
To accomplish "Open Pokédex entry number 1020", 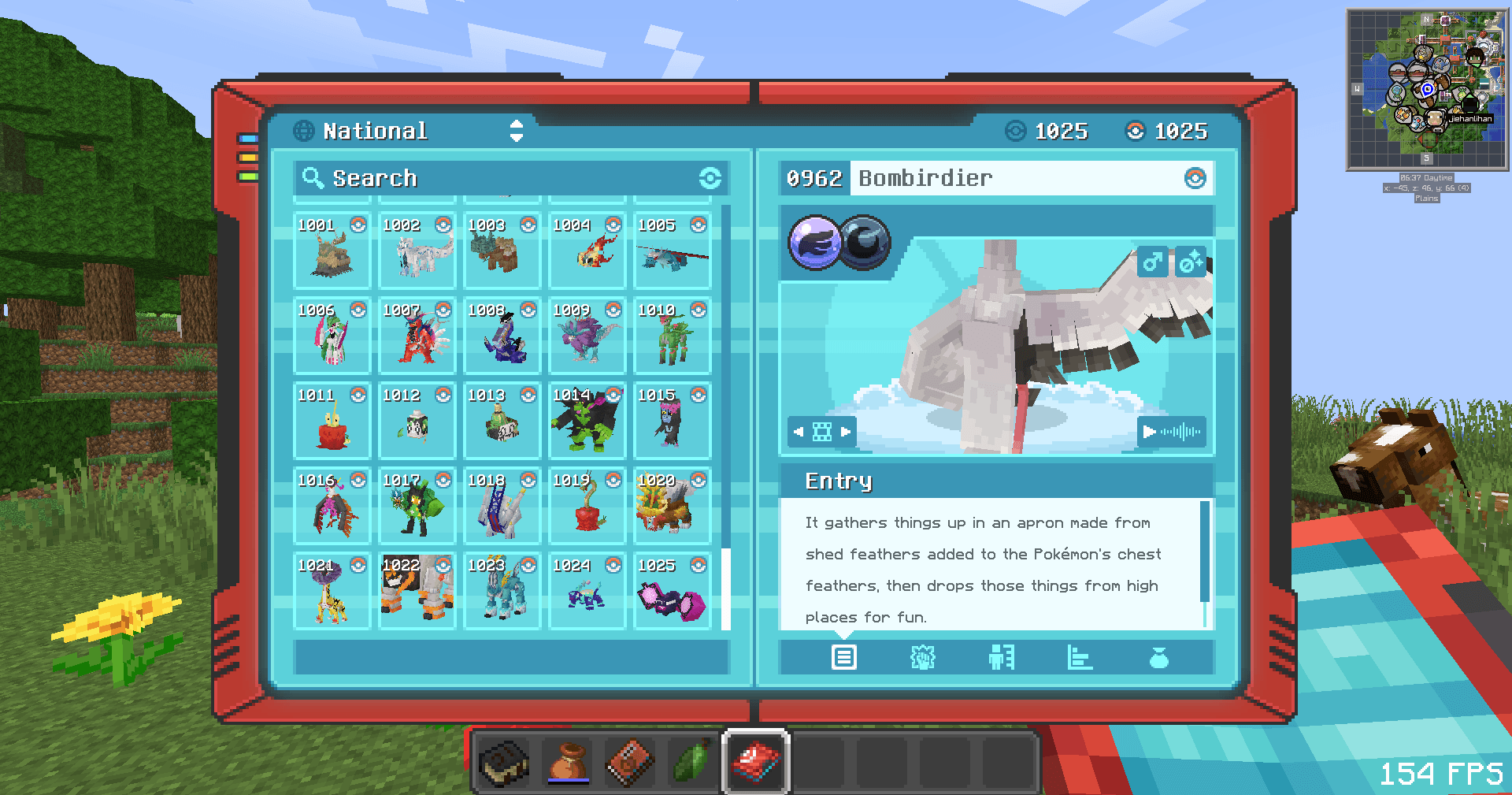I will [673, 505].
